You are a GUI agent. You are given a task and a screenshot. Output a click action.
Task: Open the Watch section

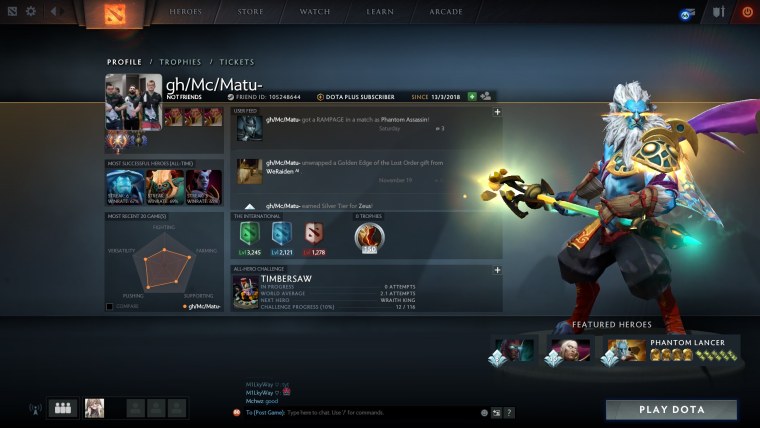tap(314, 12)
